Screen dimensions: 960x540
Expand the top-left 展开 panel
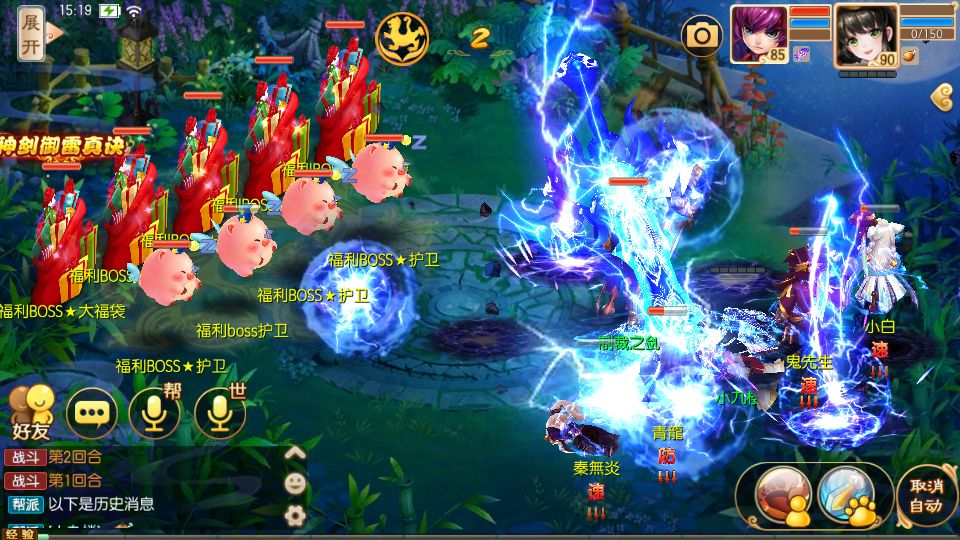(x=31, y=33)
